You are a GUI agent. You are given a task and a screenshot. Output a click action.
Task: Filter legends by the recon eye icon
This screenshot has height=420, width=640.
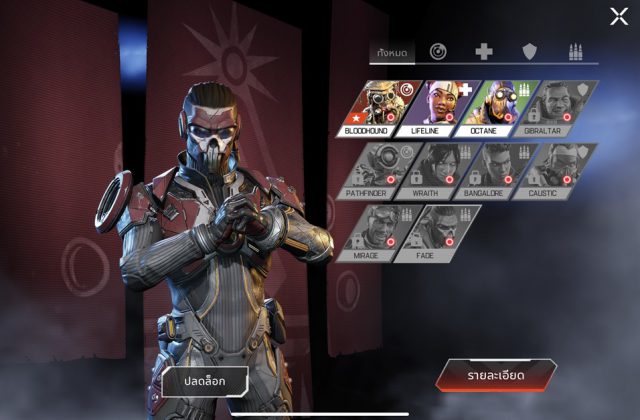pos(438,51)
